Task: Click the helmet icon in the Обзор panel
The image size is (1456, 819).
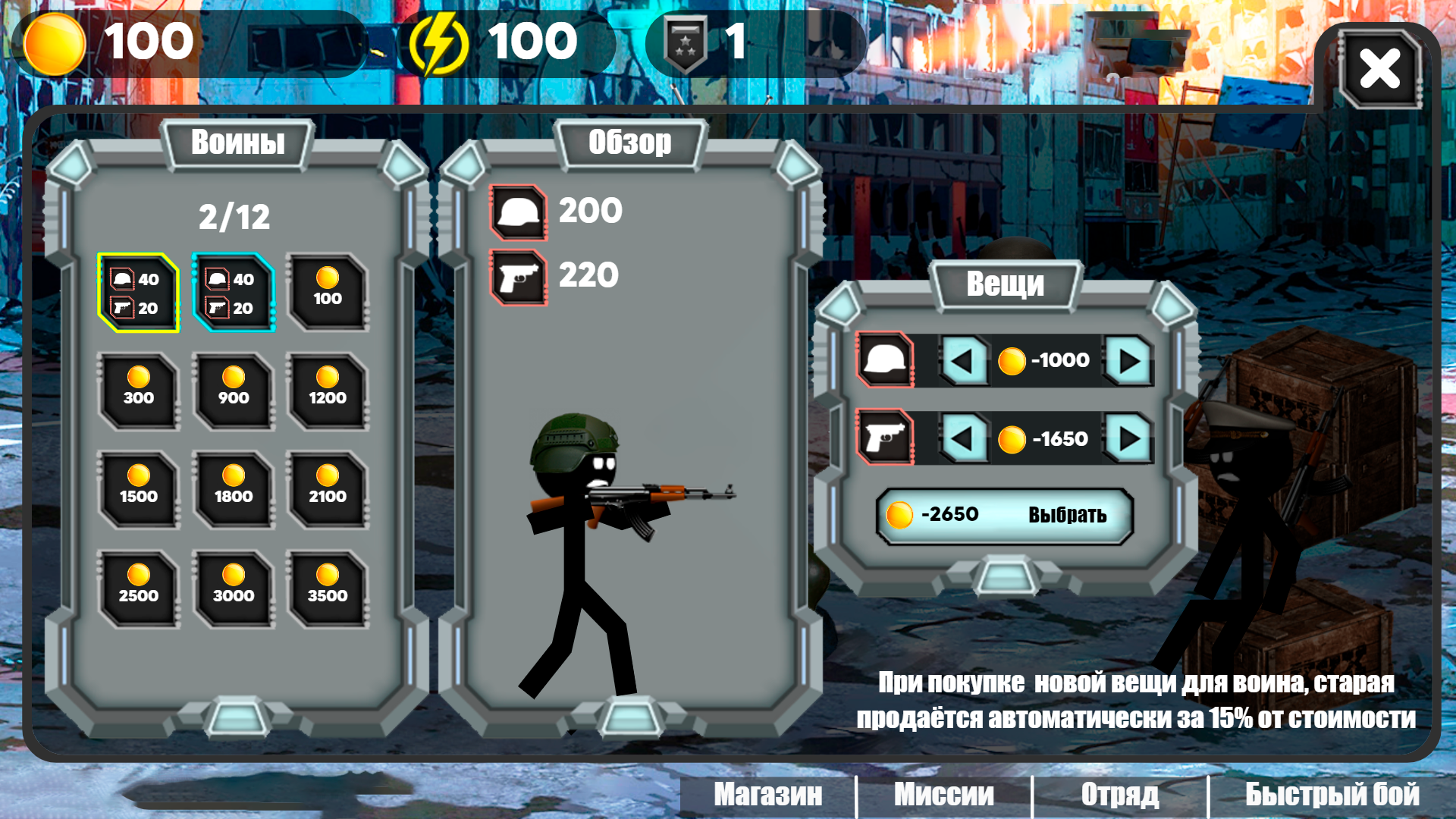Action: [519, 212]
